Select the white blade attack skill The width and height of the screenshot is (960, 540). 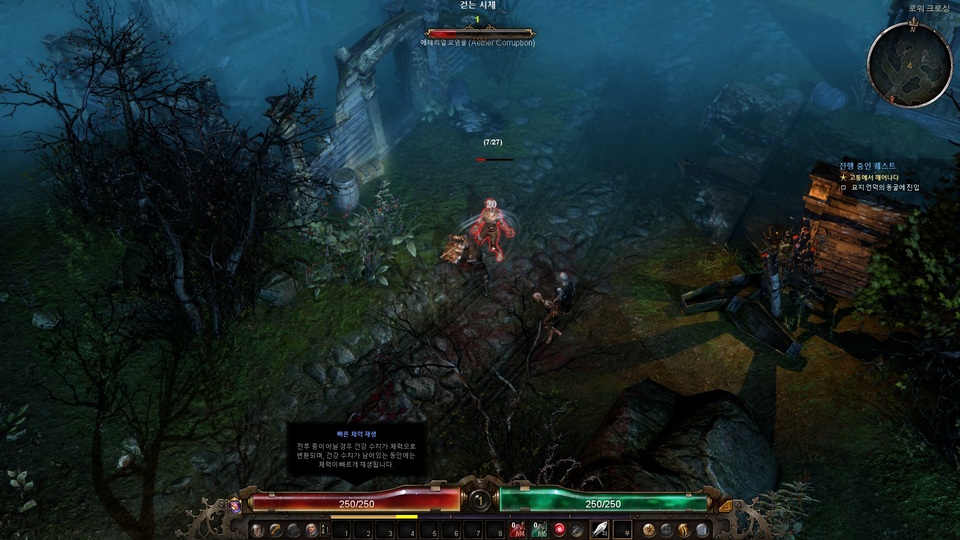coord(600,529)
